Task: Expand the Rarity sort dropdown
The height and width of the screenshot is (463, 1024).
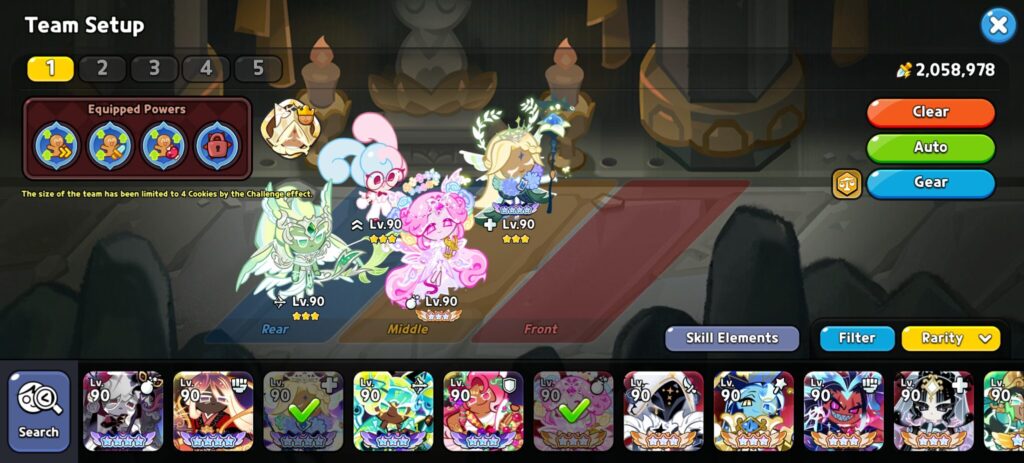Action: click(950, 338)
